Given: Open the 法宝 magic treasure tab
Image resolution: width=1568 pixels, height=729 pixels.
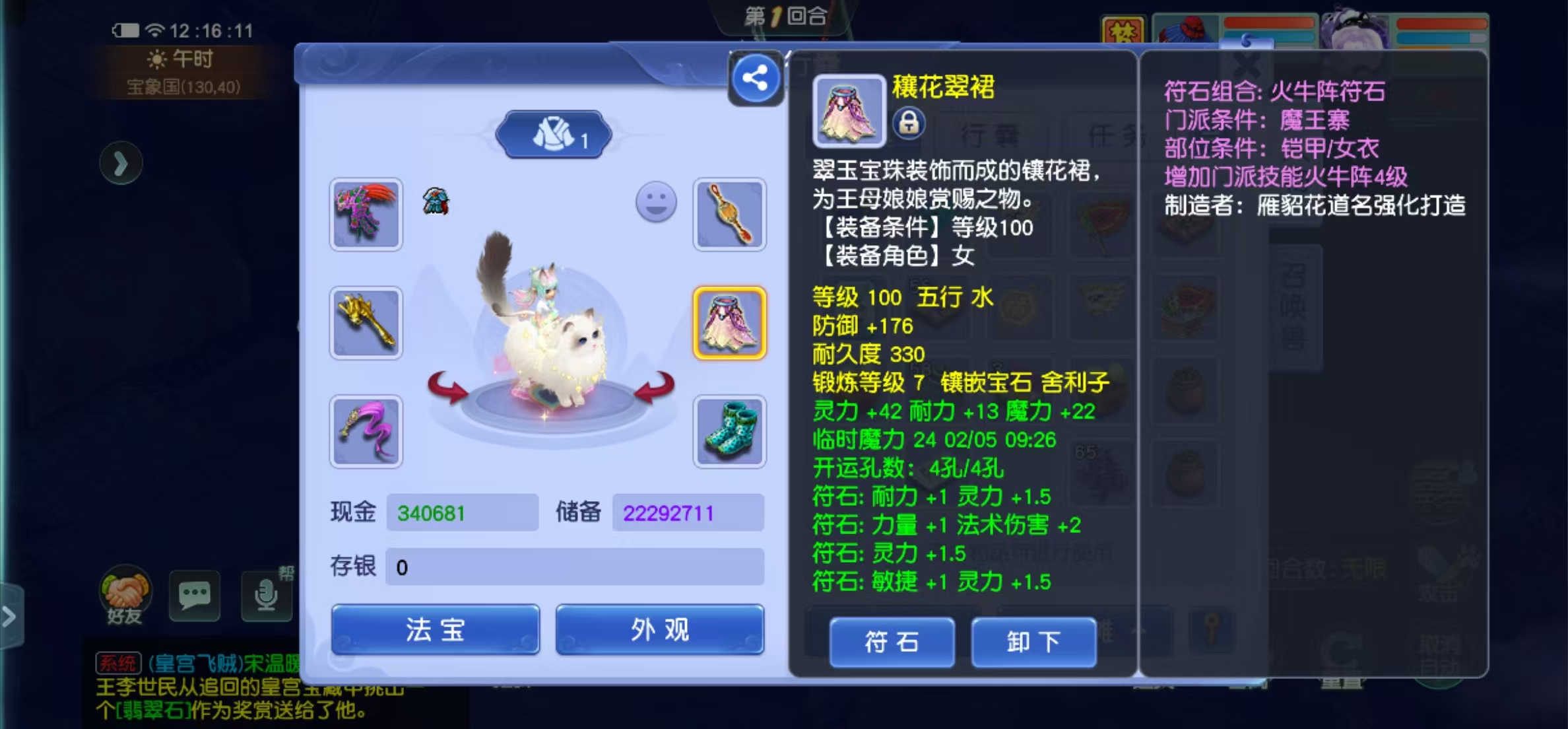Looking at the screenshot, I should pyautogui.click(x=434, y=631).
